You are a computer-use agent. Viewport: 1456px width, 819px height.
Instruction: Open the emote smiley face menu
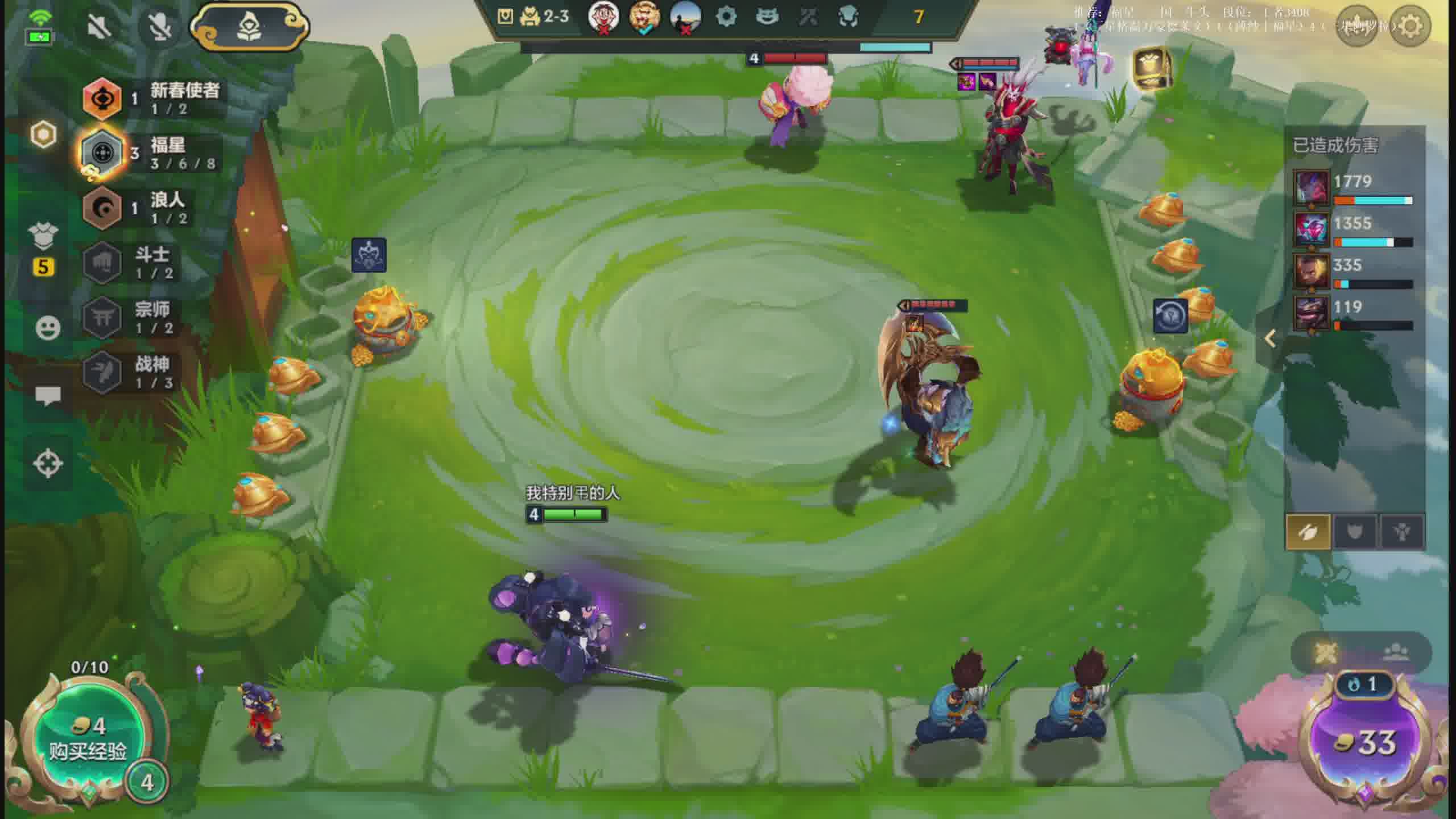48,328
